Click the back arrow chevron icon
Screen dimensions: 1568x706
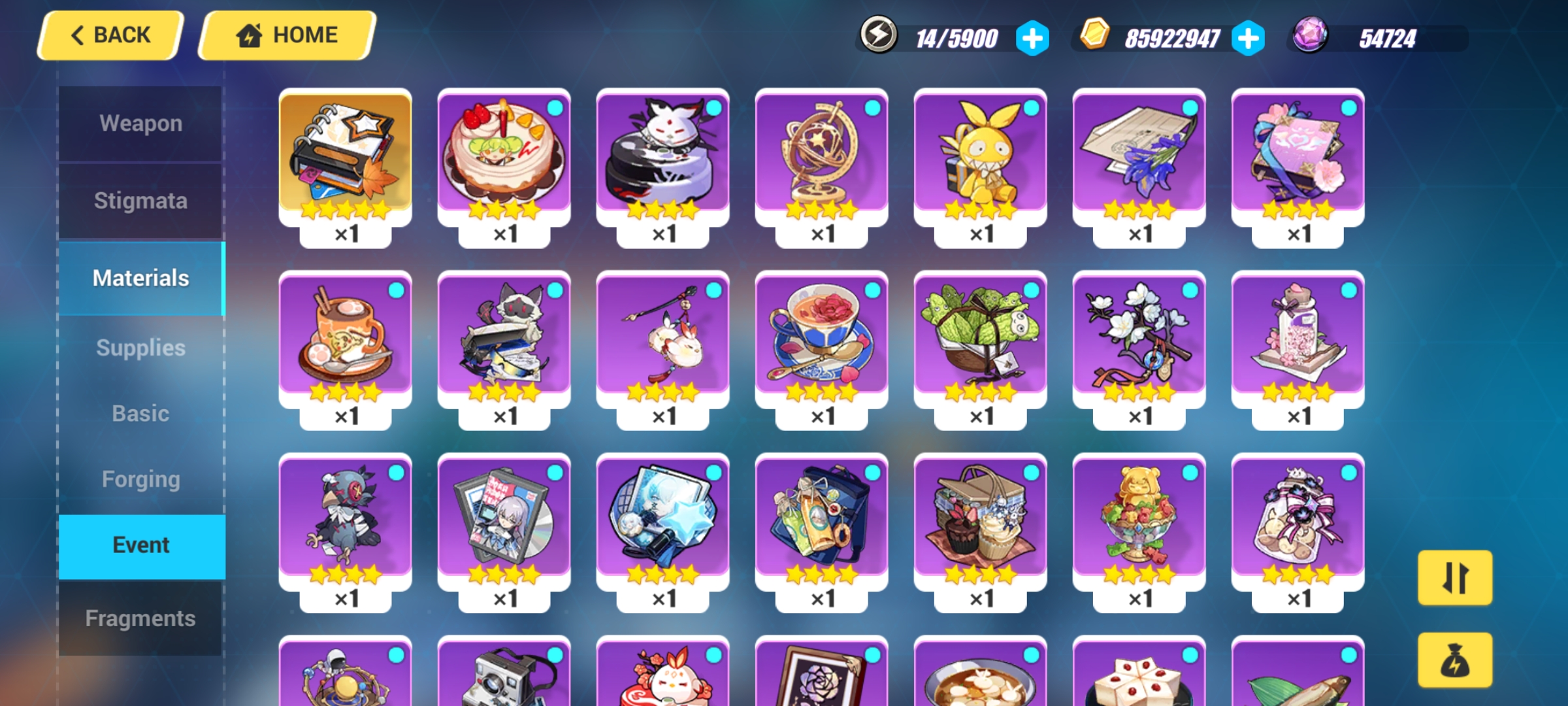pyautogui.click(x=78, y=35)
